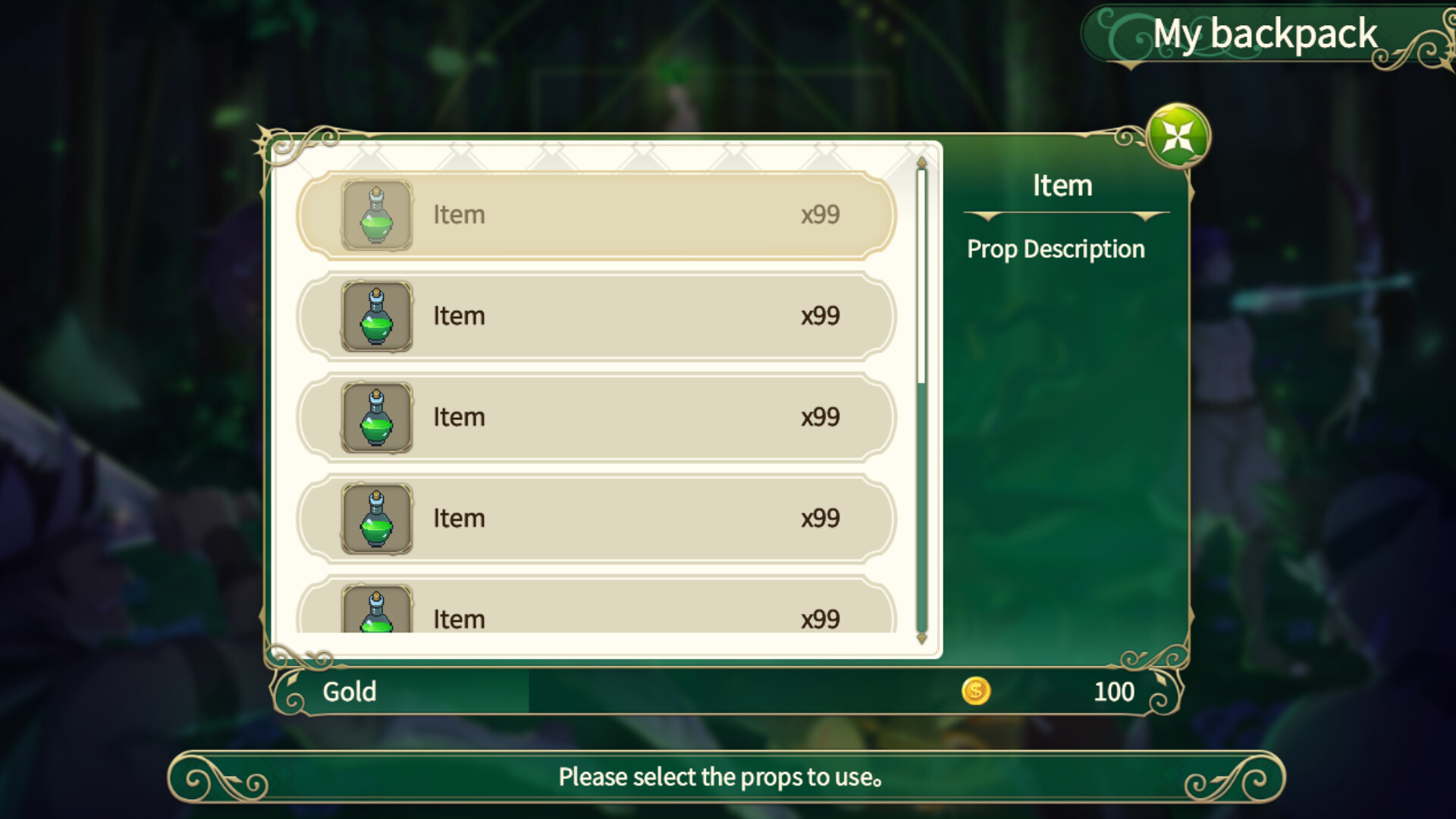Image resolution: width=1456 pixels, height=819 pixels.
Task: Select the second Item x99 row
Action: [x=599, y=316]
